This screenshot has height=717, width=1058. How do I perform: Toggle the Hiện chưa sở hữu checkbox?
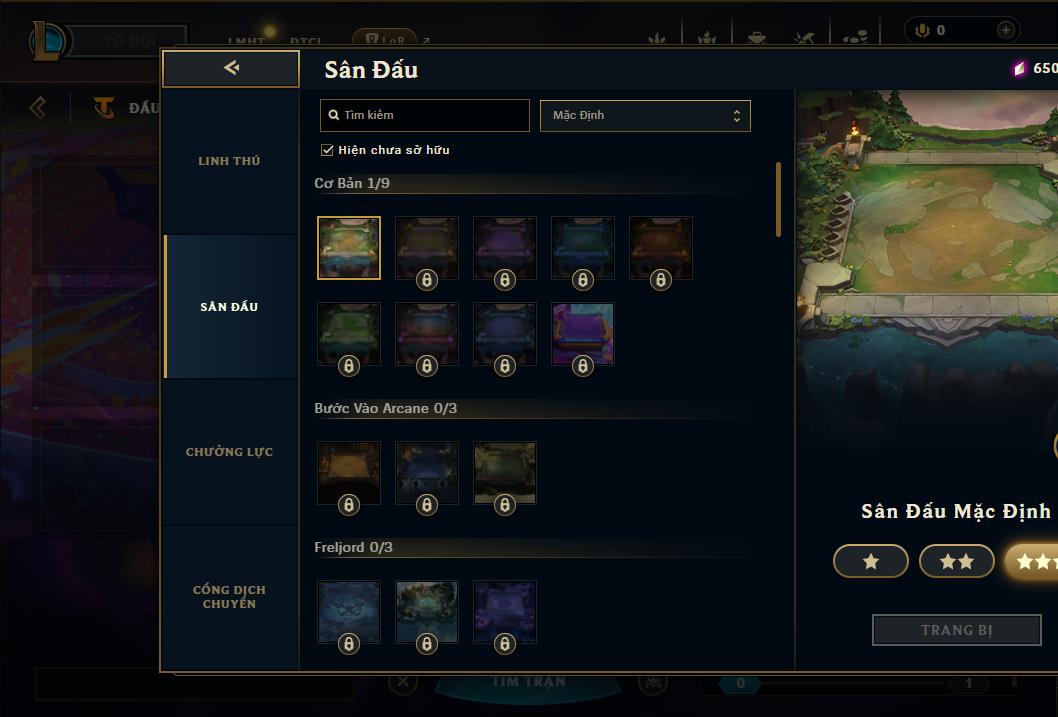(x=327, y=150)
